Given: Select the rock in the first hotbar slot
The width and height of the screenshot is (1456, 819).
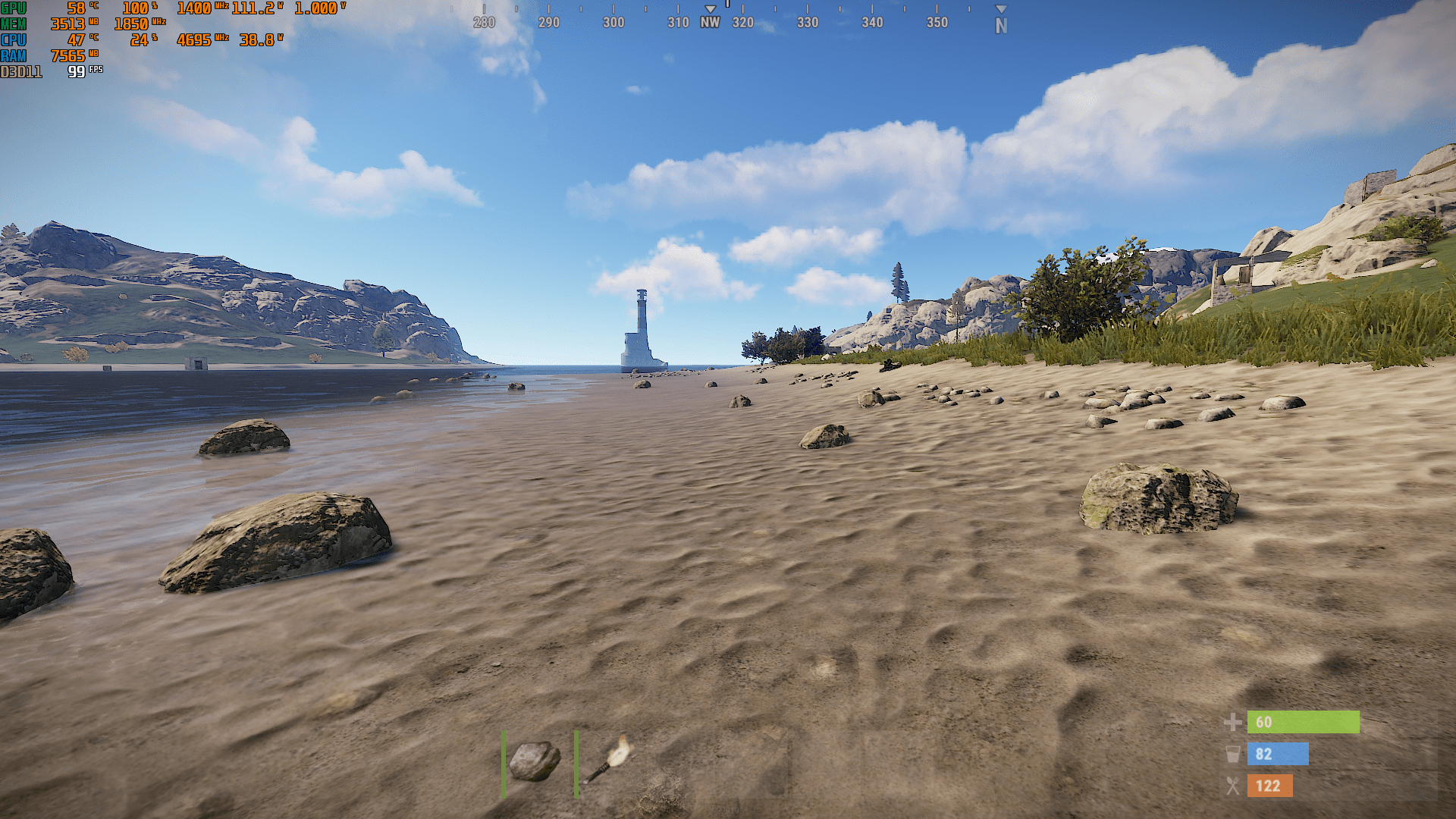Looking at the screenshot, I should coord(535,762).
